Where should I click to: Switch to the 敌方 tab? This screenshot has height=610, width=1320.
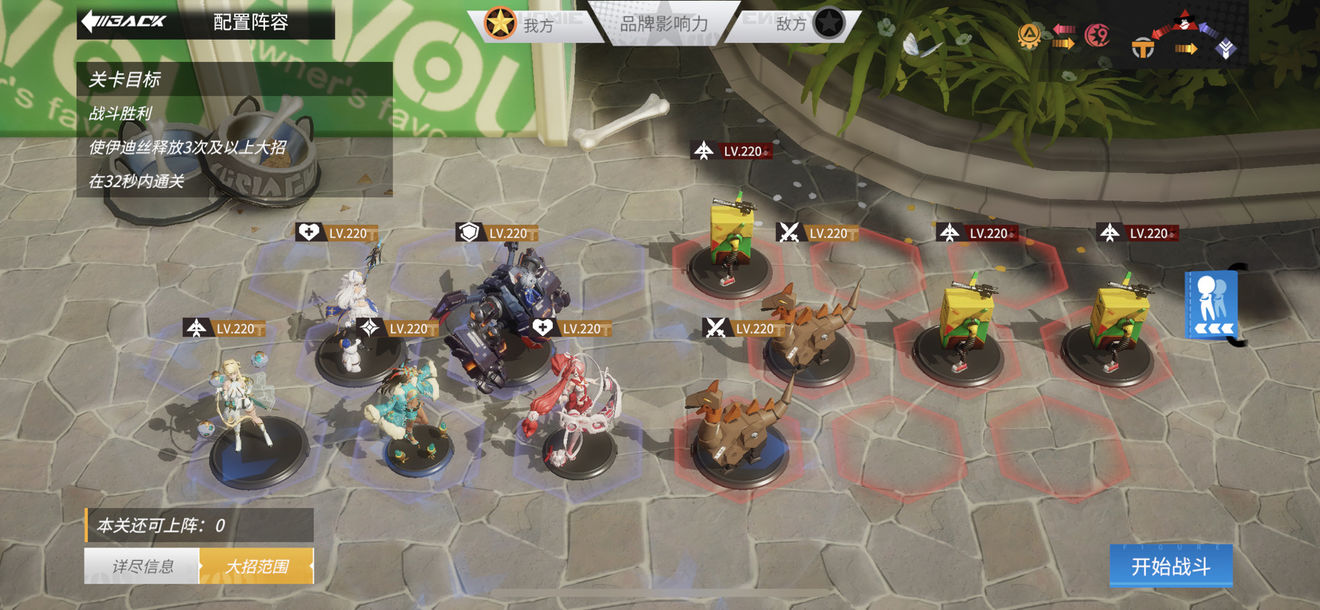pos(795,24)
